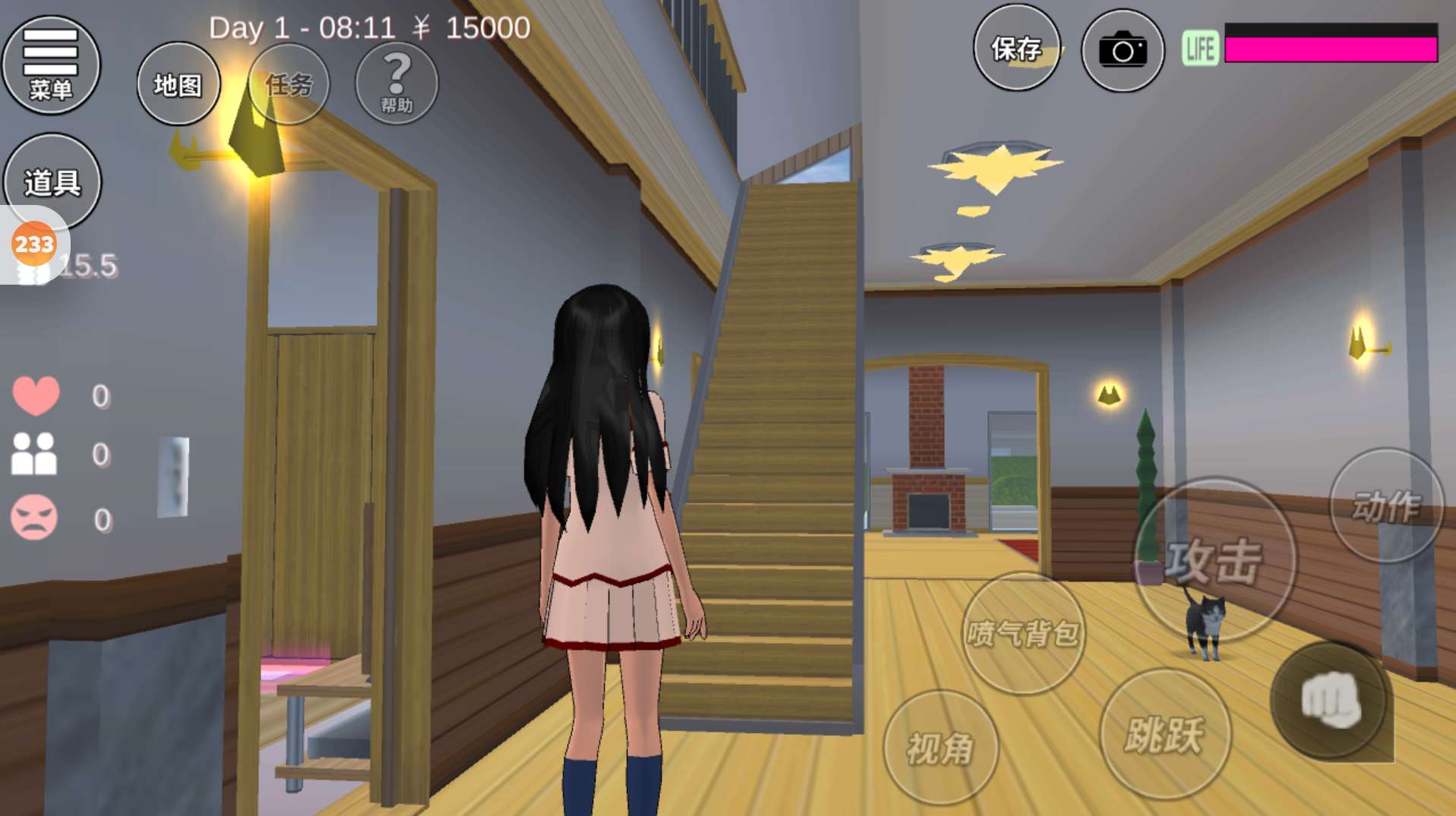
Task: Open the 道具 items panel
Action: [52, 181]
